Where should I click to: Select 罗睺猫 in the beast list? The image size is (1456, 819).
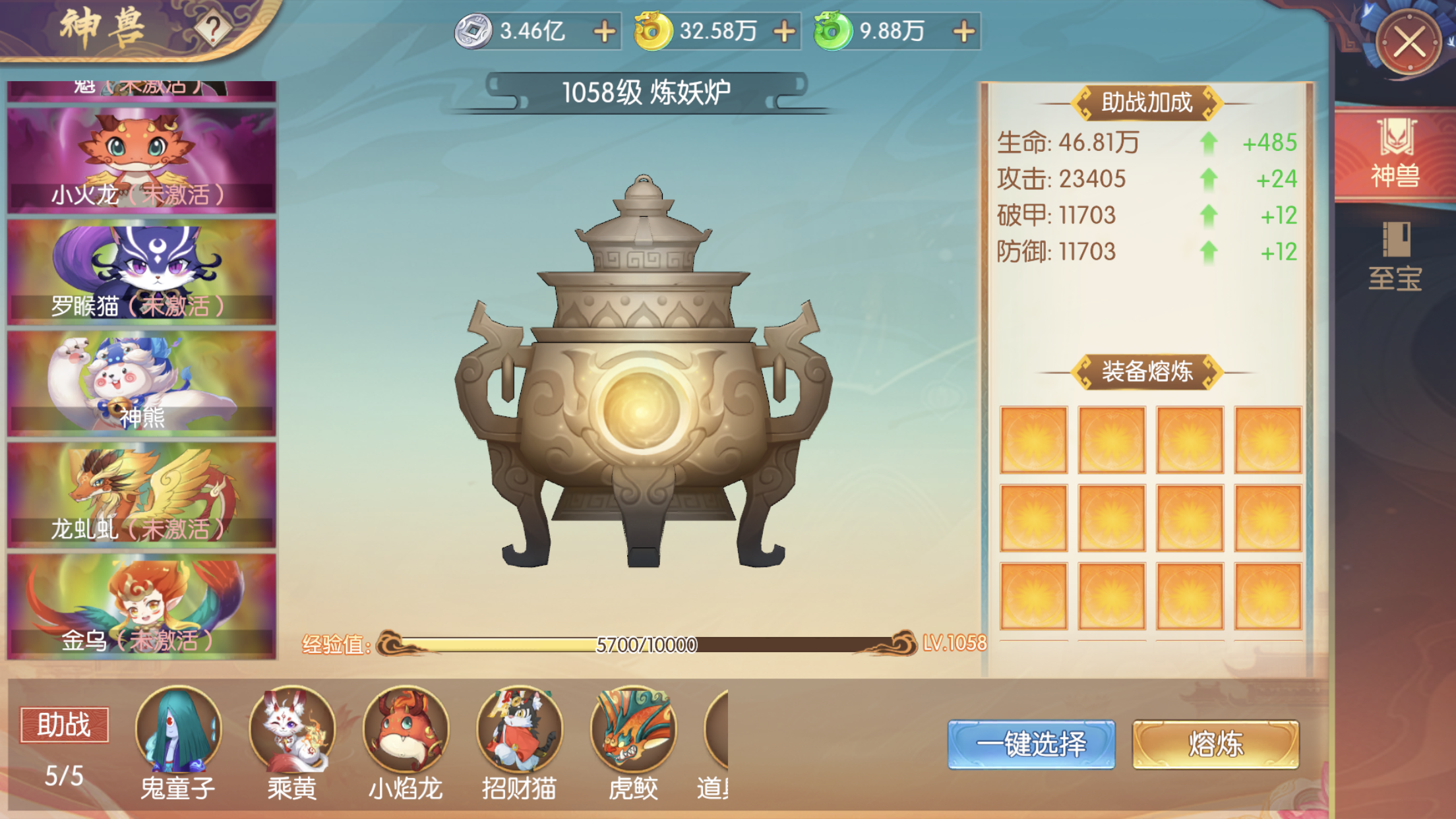tap(142, 271)
